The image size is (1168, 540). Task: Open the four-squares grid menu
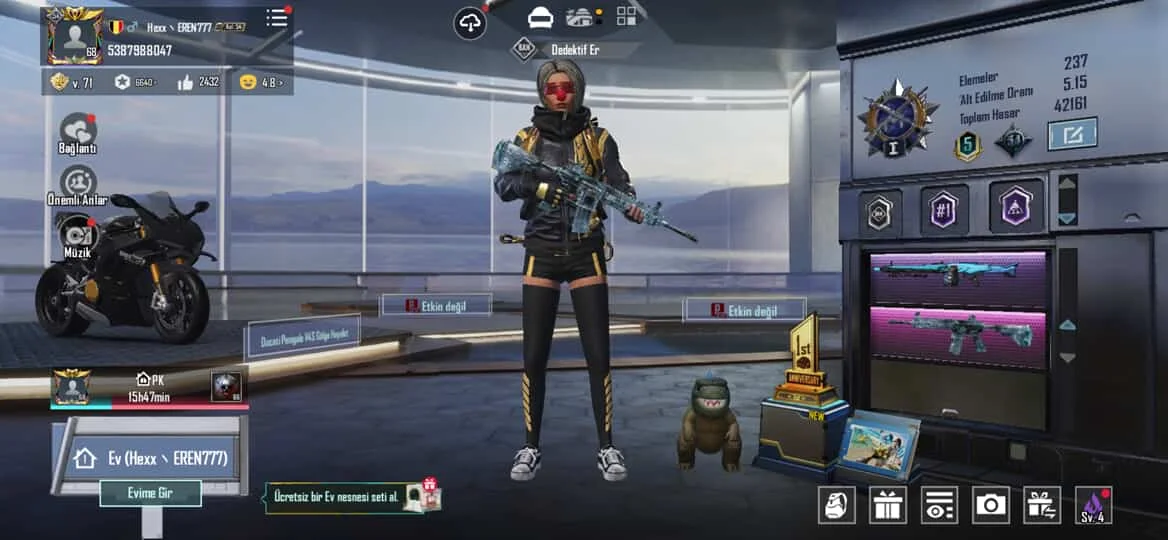coord(627,16)
